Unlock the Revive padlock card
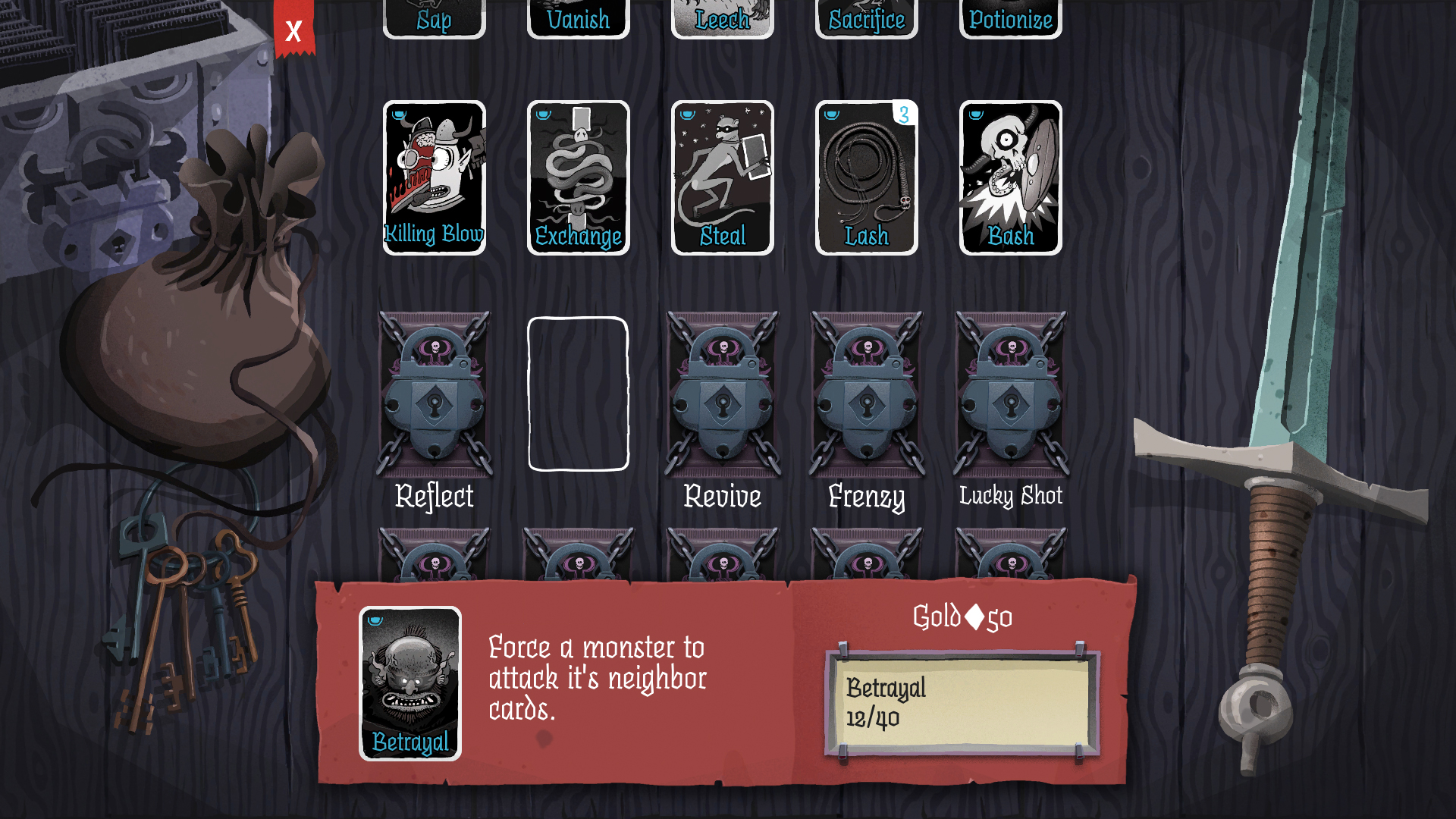The width and height of the screenshot is (1456, 819). 722,394
